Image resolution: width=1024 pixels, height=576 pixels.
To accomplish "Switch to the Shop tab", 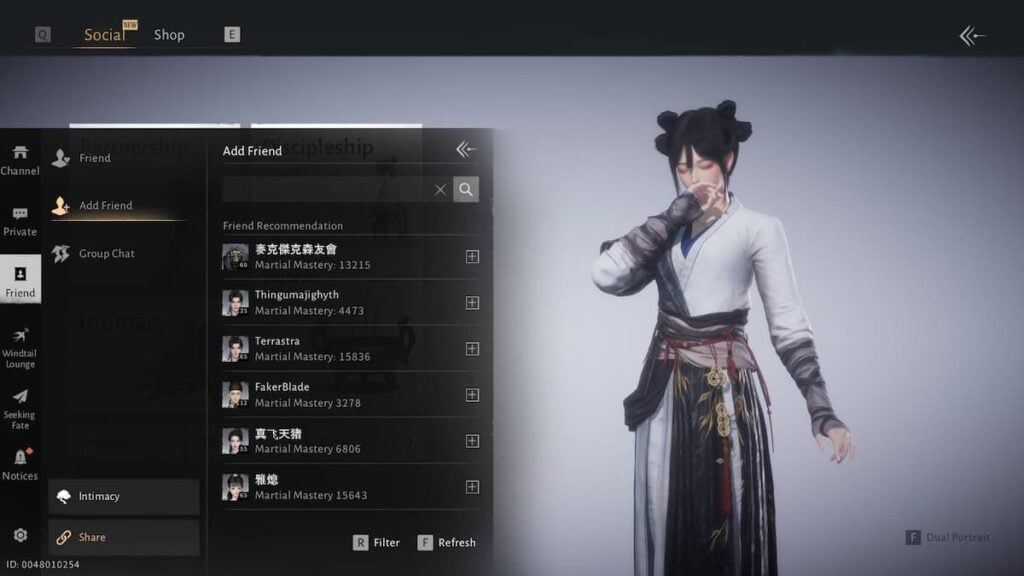I will point(169,35).
